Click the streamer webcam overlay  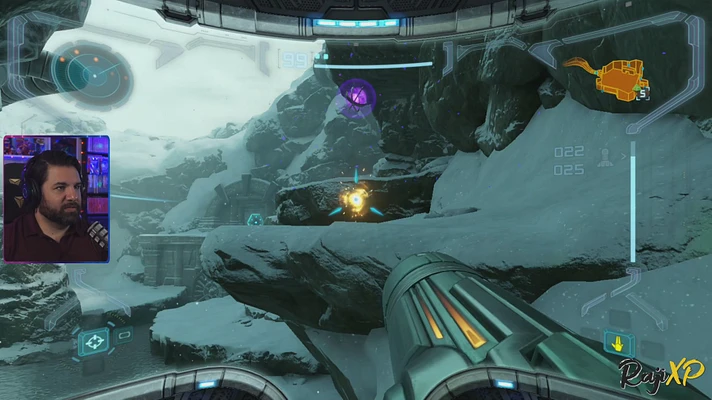(56, 199)
